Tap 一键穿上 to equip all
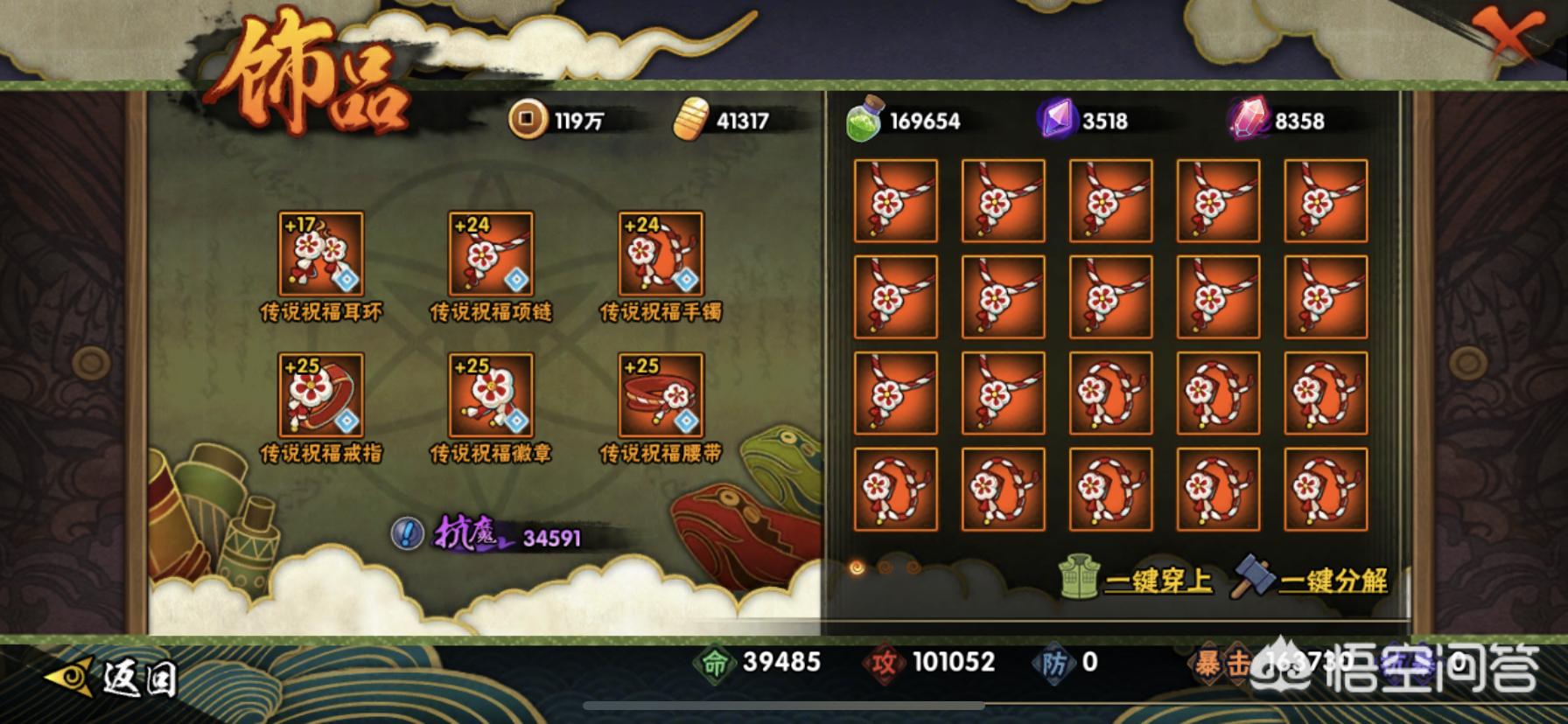Image resolution: width=1568 pixels, height=724 pixels. tap(1137, 580)
